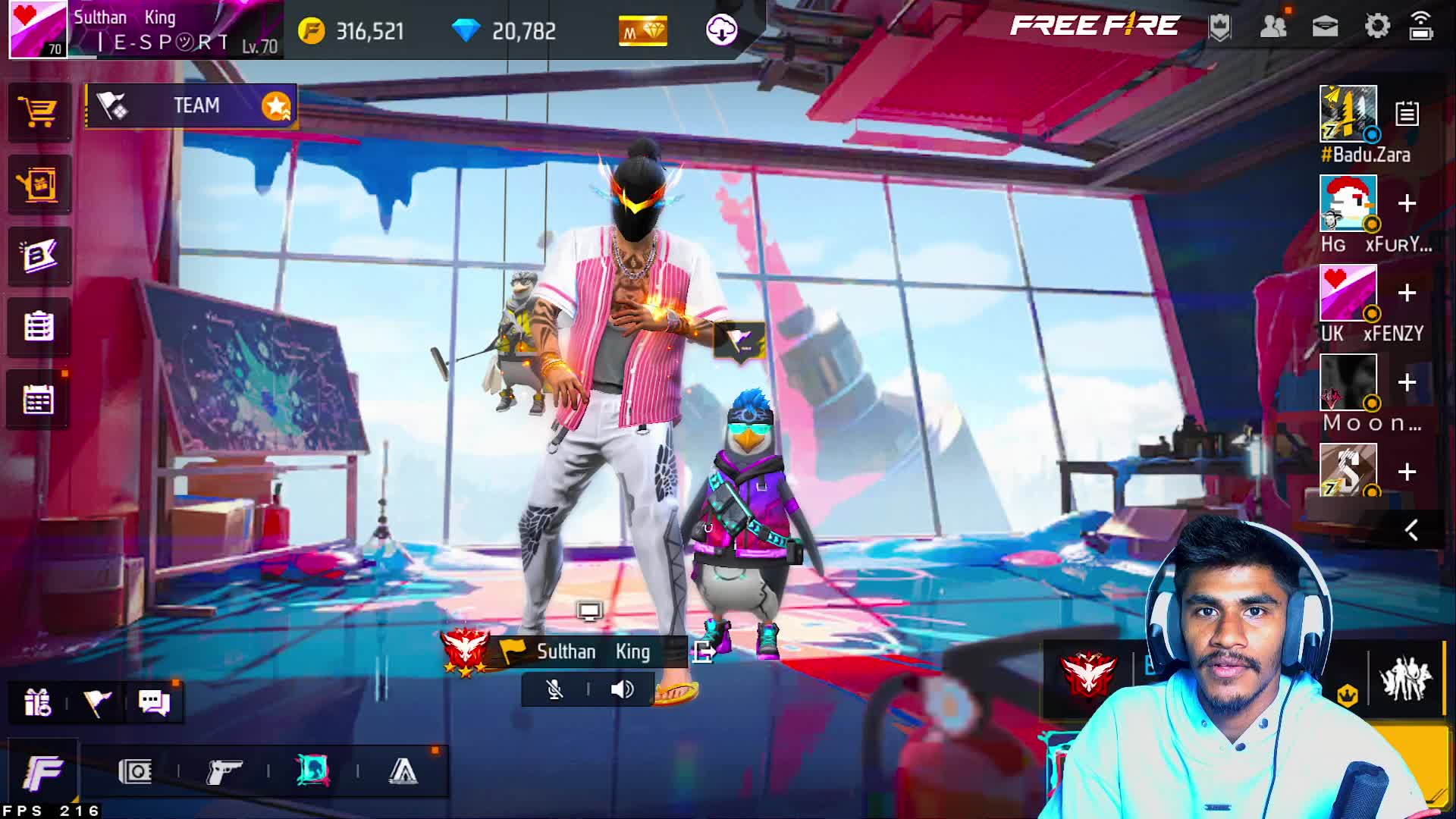This screenshot has height=819, width=1456.
Task: Invite UK xFENZY with plus button
Action: click(x=1407, y=293)
